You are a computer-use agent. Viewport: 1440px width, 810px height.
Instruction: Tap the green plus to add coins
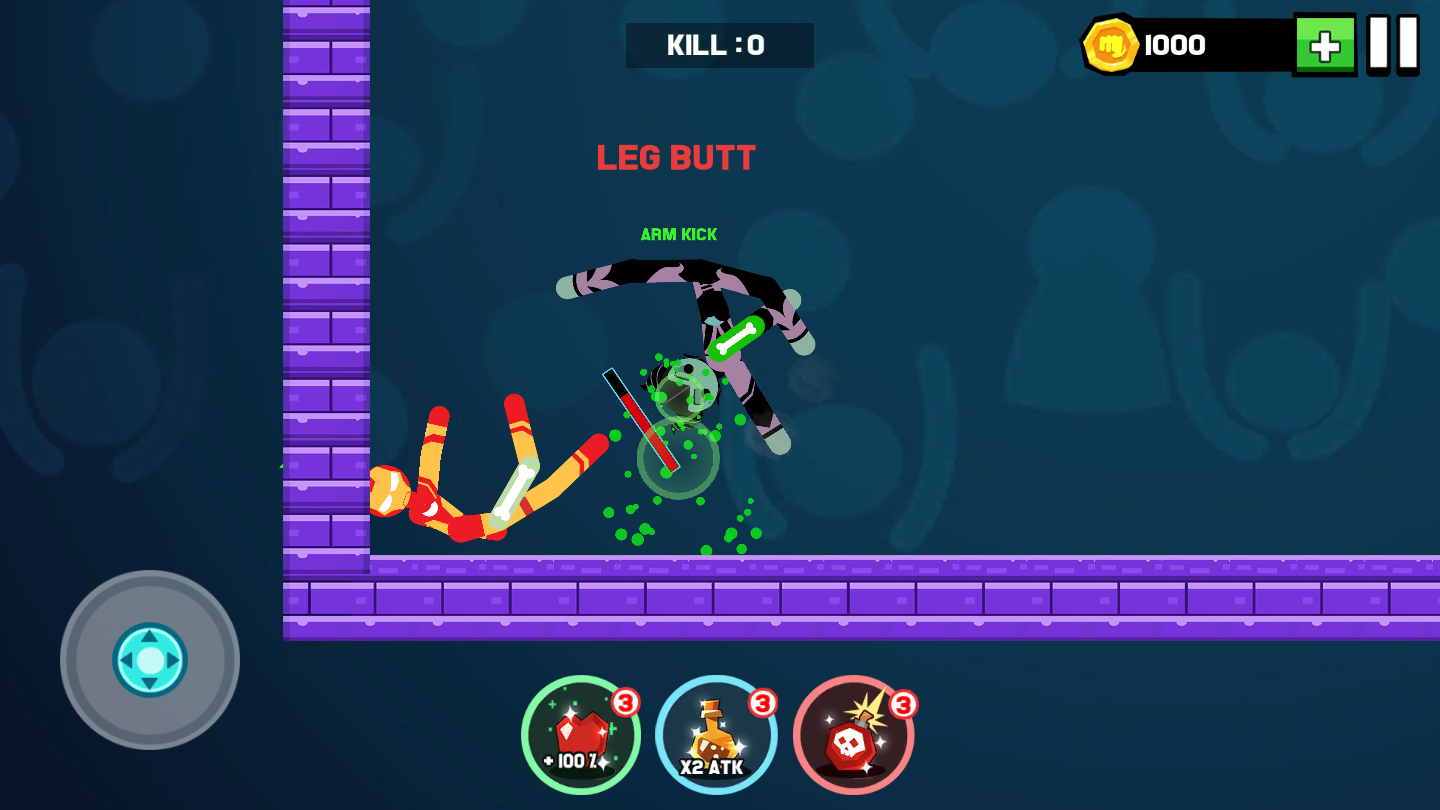tap(1324, 45)
